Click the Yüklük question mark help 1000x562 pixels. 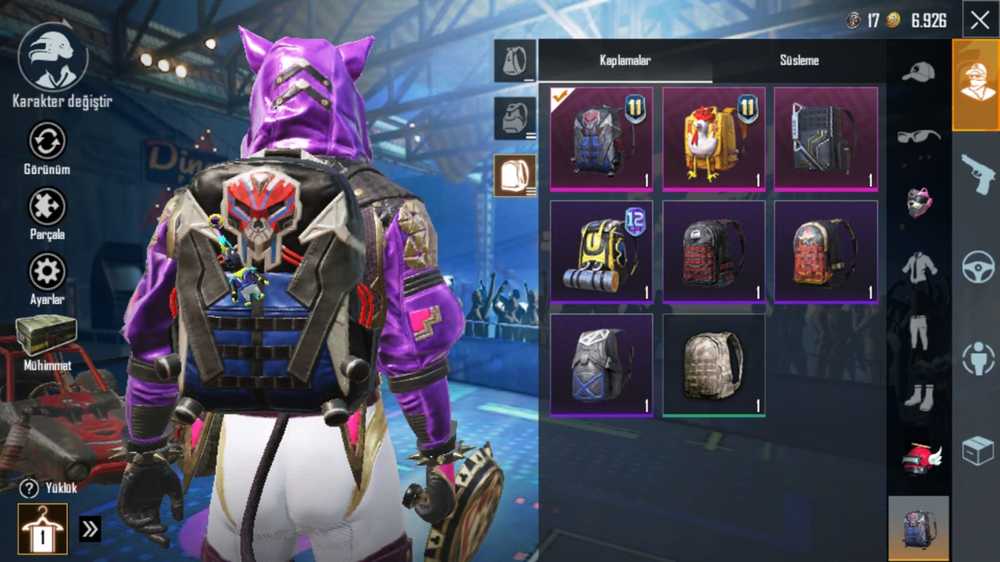tap(29, 488)
